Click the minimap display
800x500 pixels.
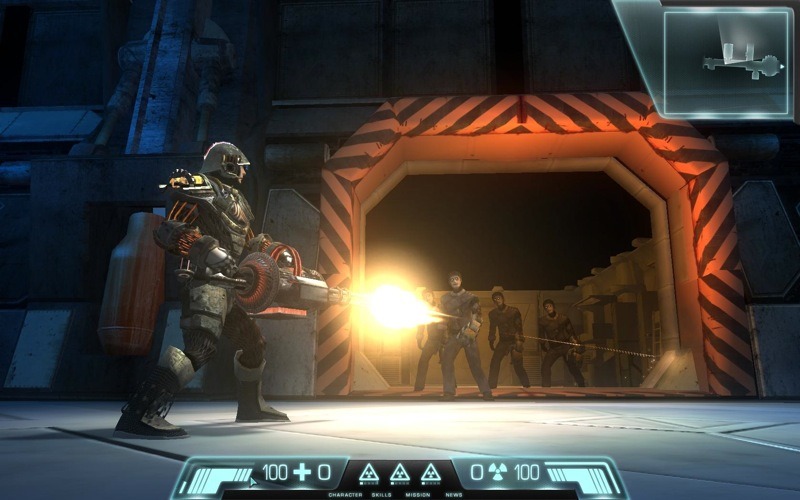coord(727,62)
